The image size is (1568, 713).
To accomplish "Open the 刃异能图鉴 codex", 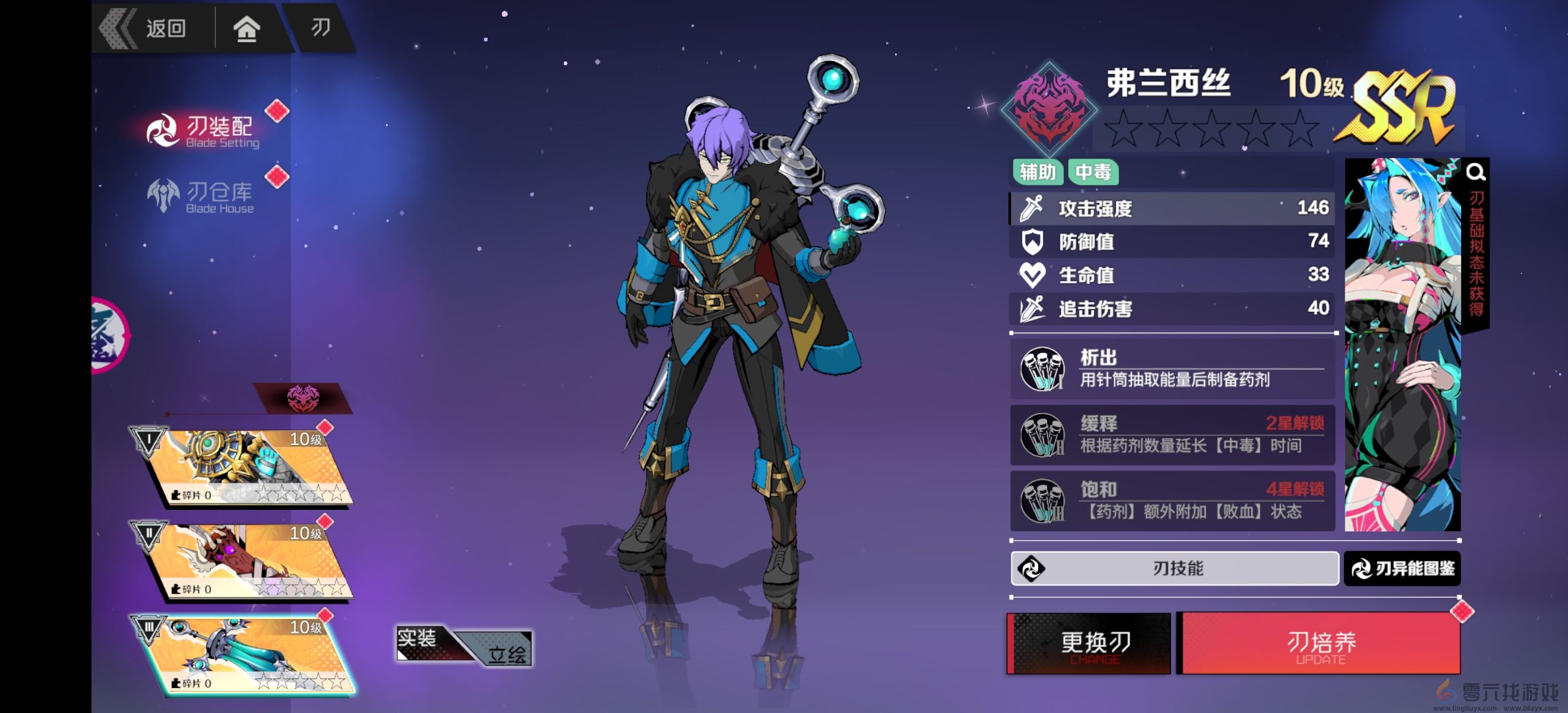I will click(x=1402, y=569).
